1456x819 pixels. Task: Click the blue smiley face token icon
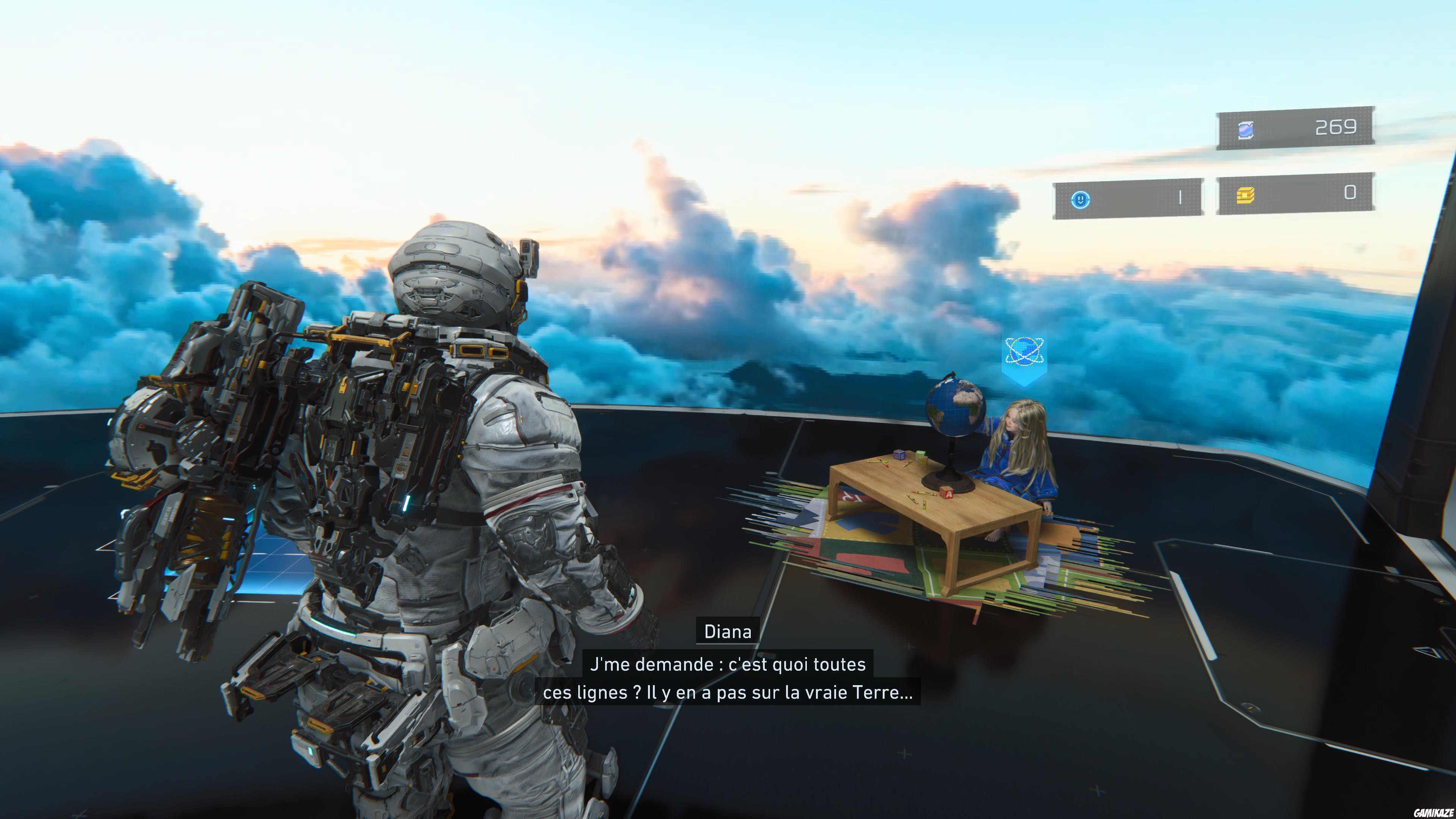1080,199
